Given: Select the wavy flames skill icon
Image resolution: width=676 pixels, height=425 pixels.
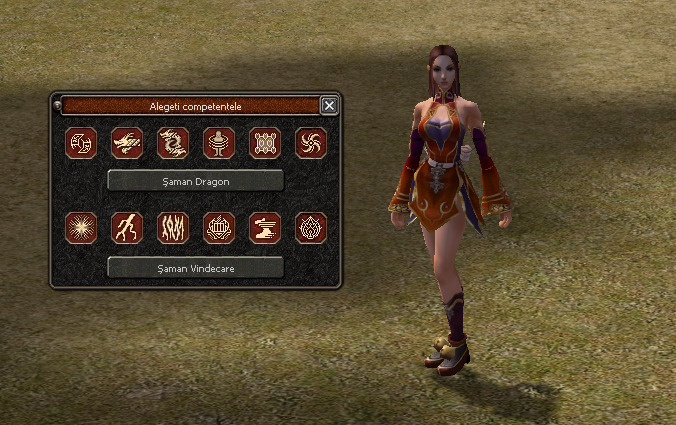Looking at the screenshot, I should pos(173,228).
